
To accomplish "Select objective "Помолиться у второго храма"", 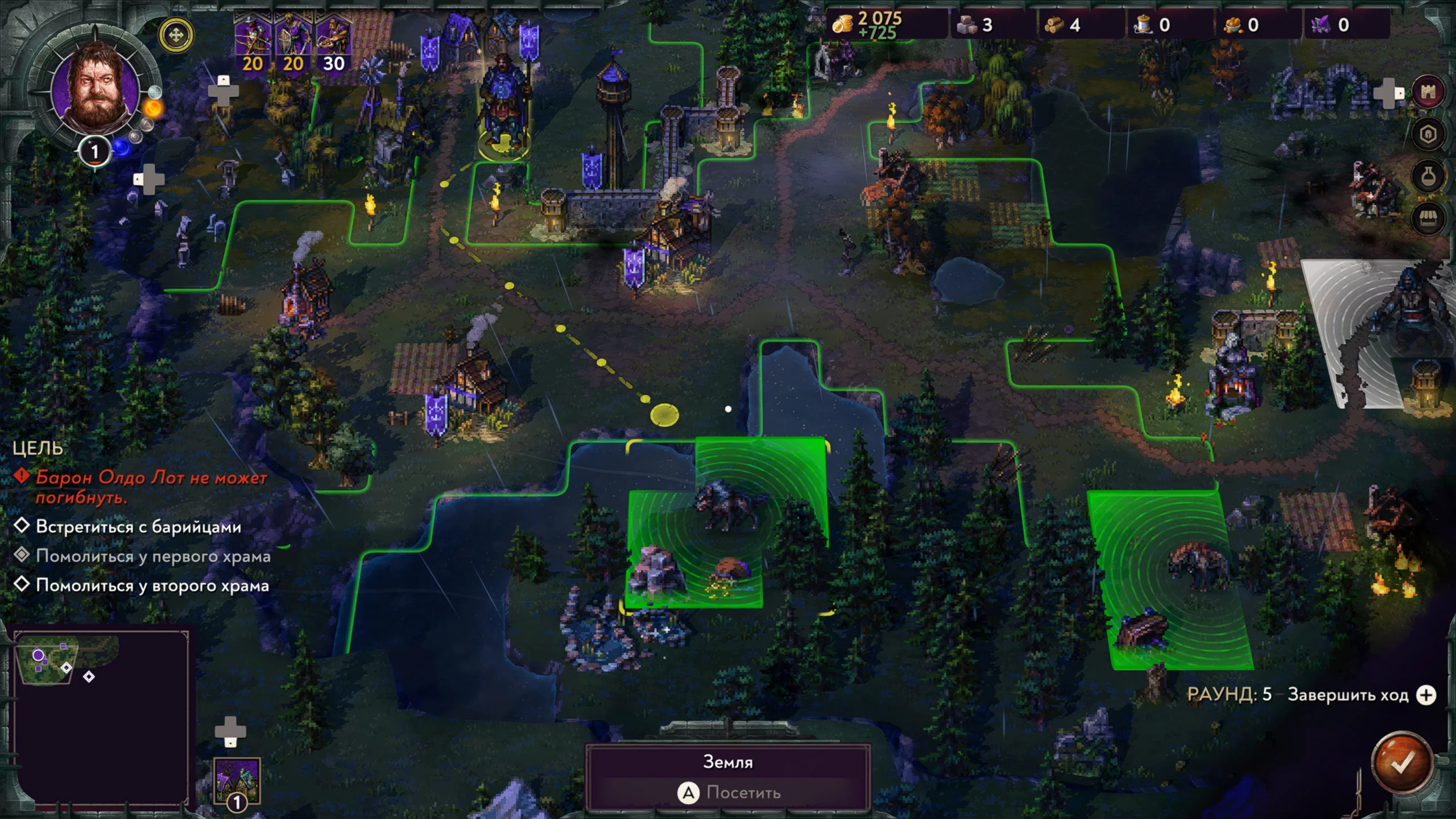I will [x=152, y=585].
